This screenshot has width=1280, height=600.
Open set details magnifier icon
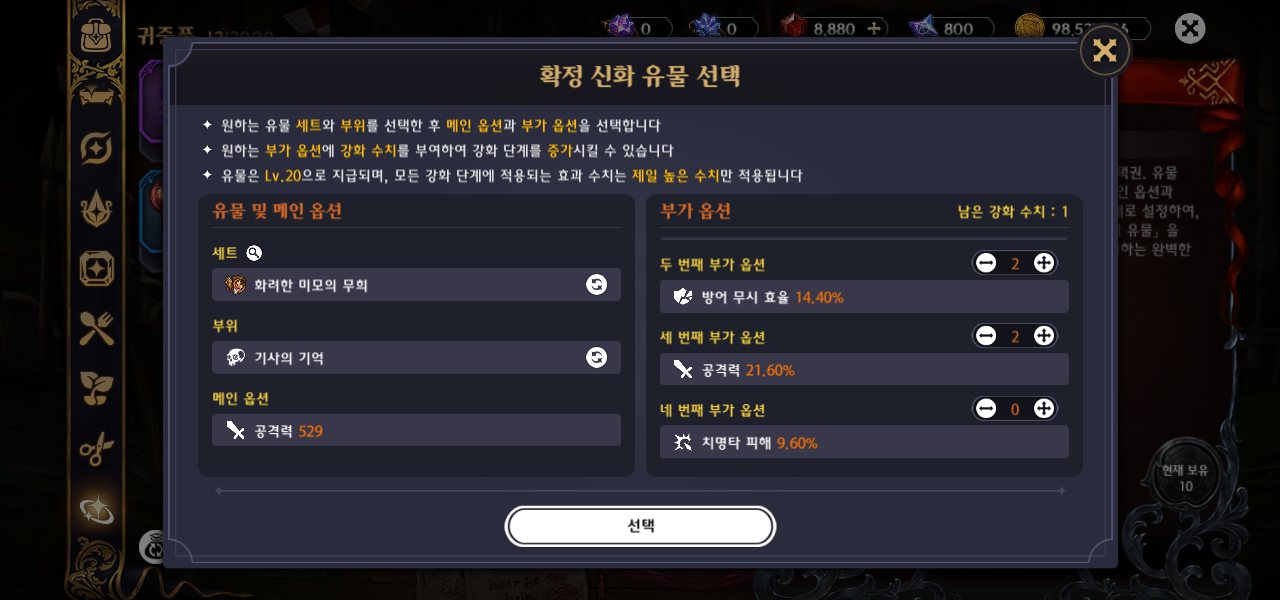click(254, 253)
